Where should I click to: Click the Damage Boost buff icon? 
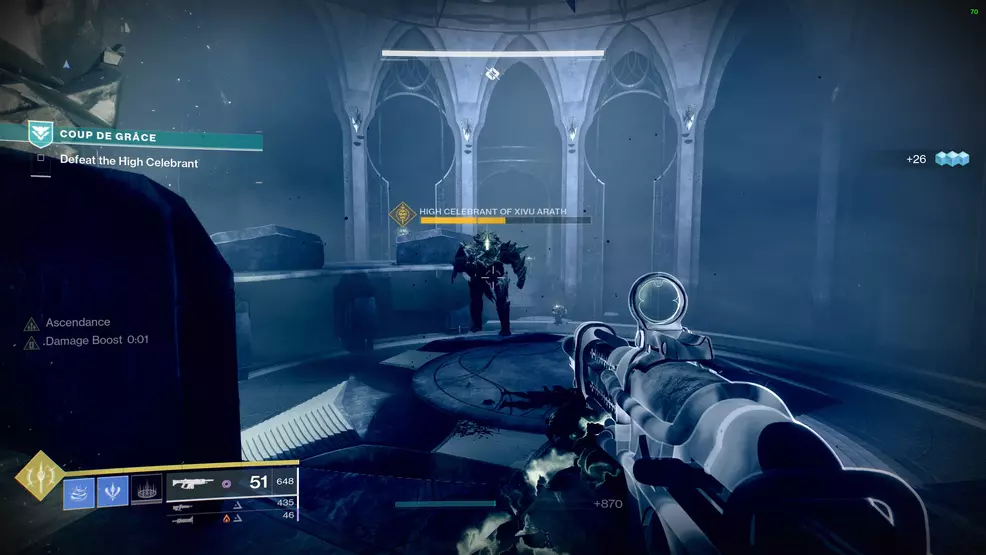pos(32,341)
